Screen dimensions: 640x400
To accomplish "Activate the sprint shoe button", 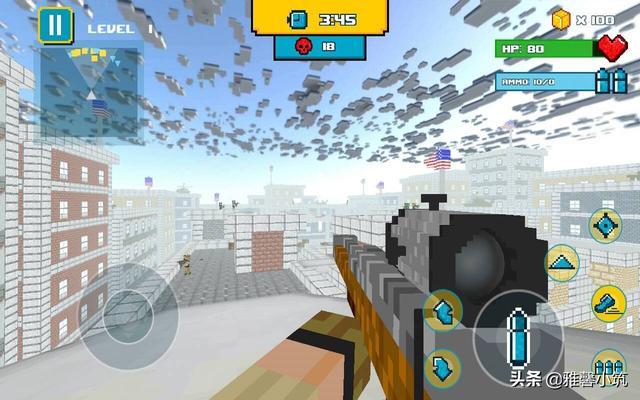I will pos(607,301).
